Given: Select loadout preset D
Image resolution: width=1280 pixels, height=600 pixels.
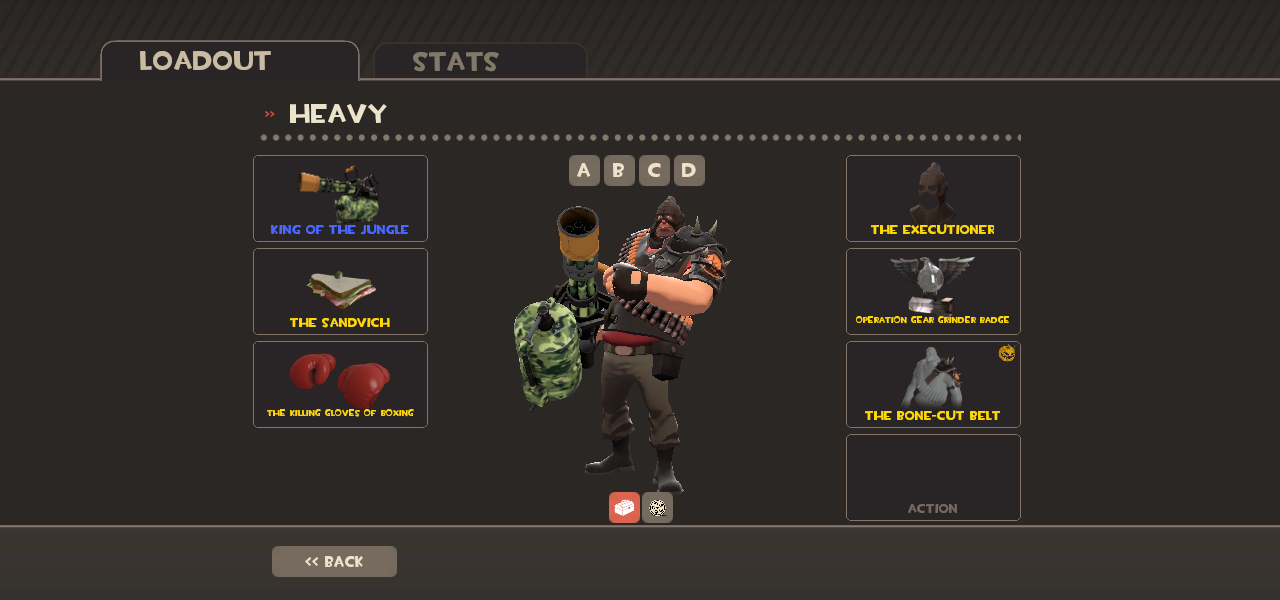Looking at the screenshot, I should [689, 170].
